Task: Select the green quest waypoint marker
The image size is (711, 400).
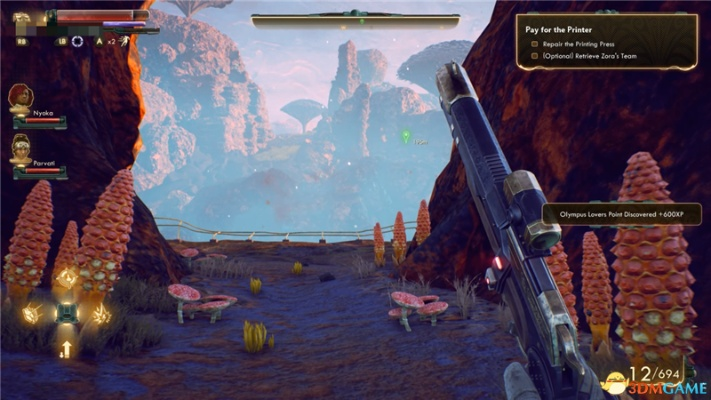Action: pos(405,135)
